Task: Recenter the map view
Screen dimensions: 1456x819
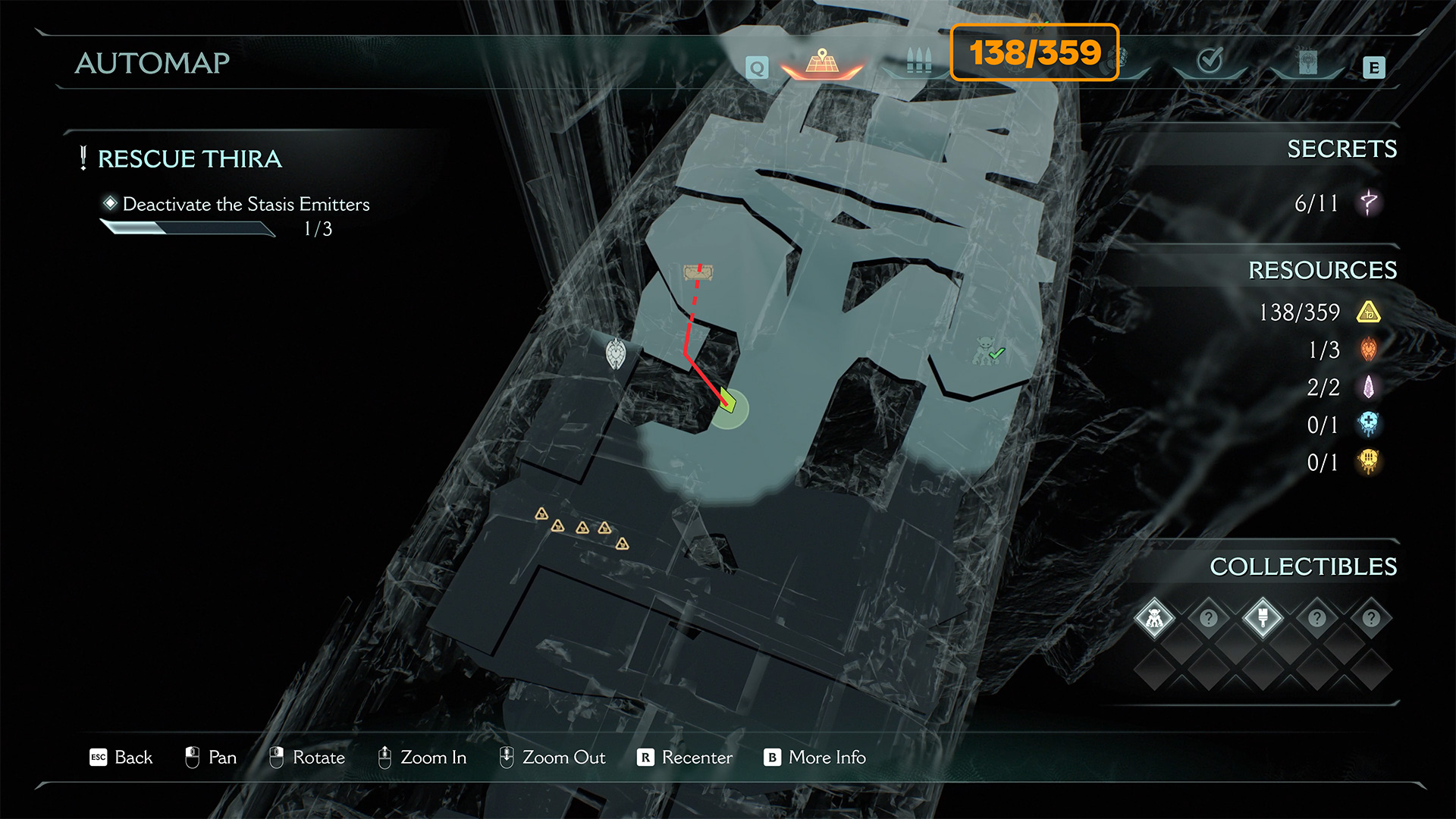Action: (x=685, y=758)
